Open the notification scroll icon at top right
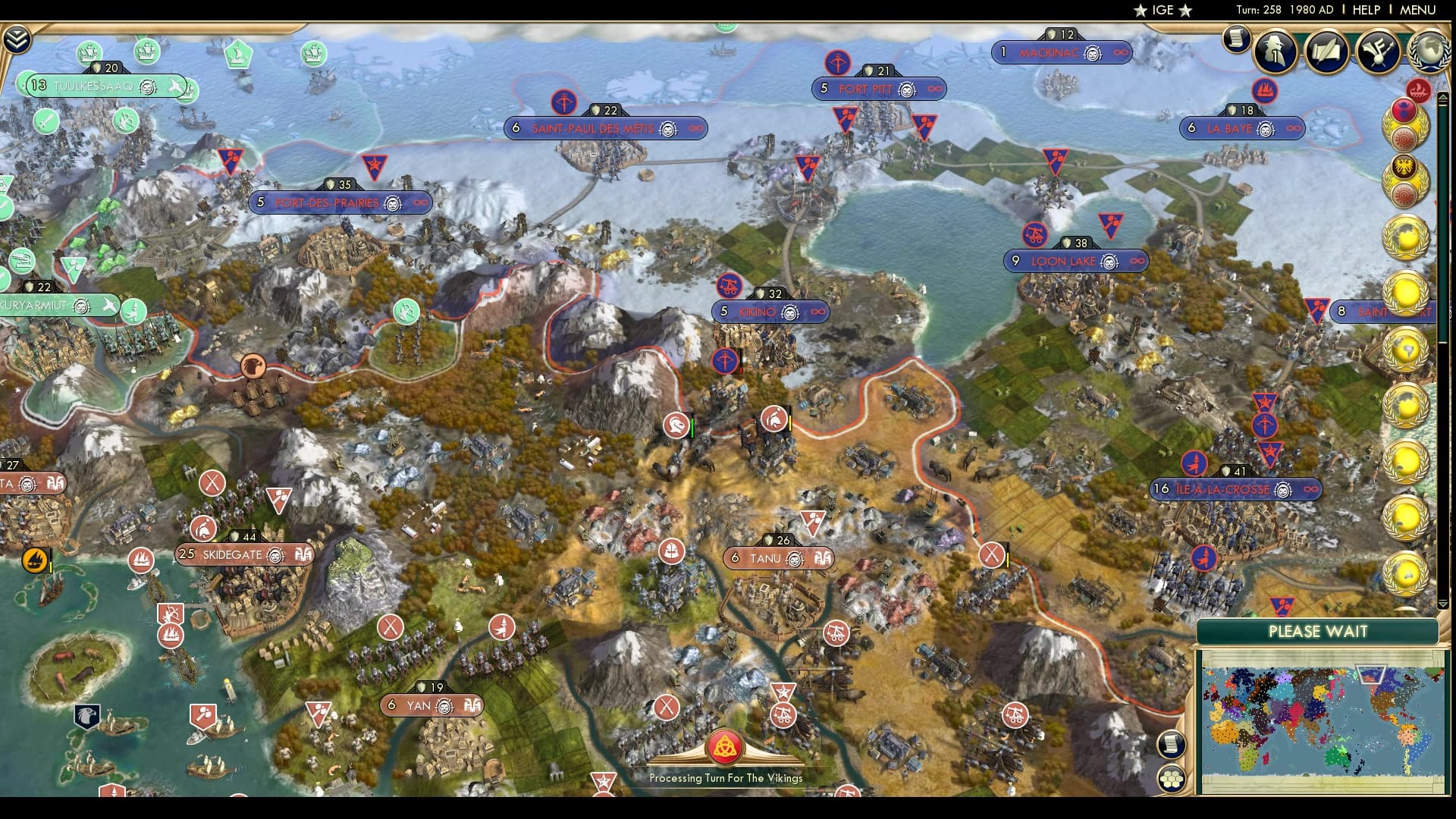 click(x=1235, y=39)
